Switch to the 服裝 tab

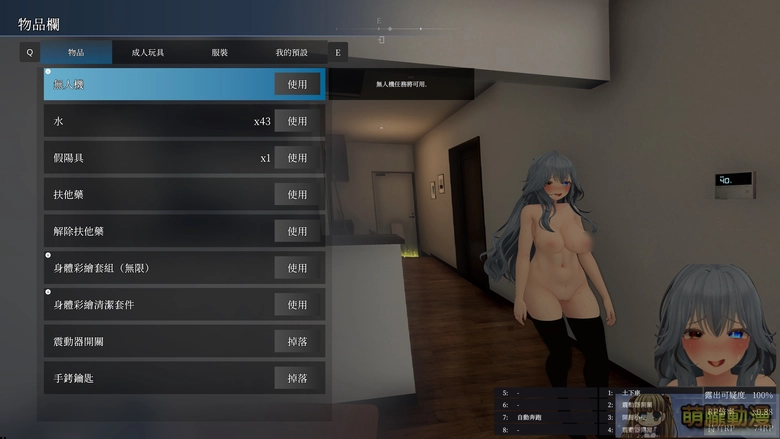tap(220, 52)
